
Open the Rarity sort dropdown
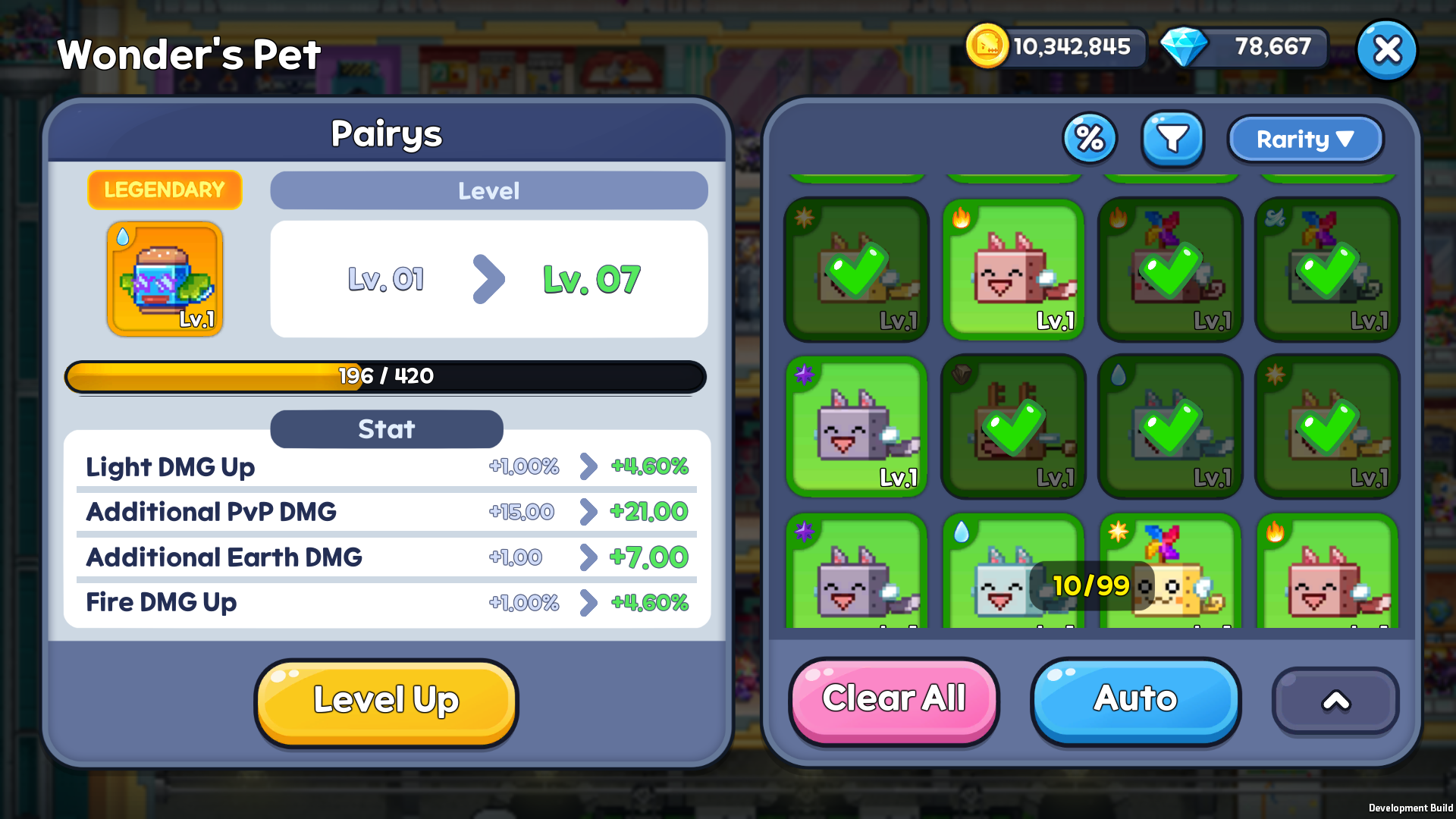tap(1304, 139)
